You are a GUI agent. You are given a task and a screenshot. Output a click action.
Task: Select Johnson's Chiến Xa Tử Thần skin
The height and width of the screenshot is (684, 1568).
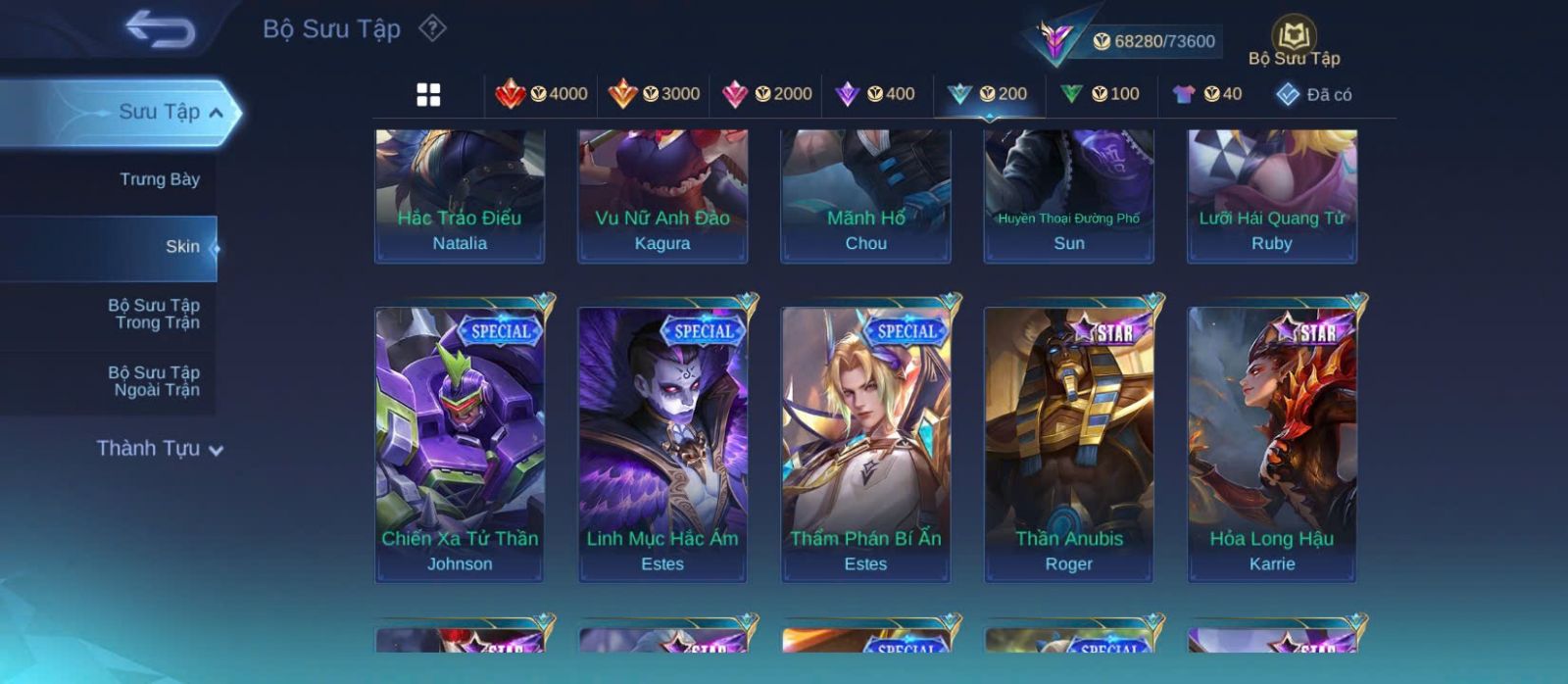click(460, 444)
